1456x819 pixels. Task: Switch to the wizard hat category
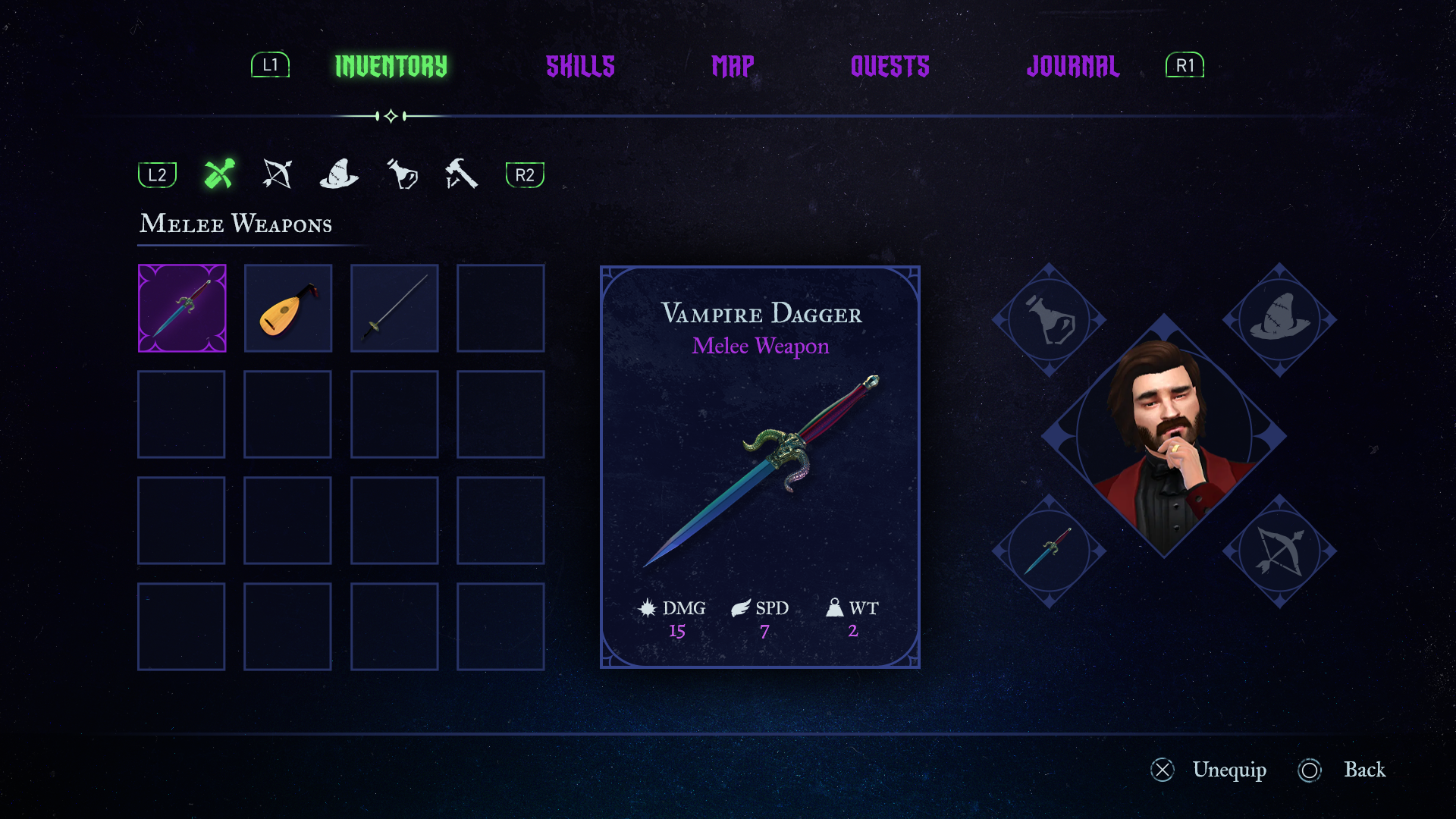tap(339, 174)
